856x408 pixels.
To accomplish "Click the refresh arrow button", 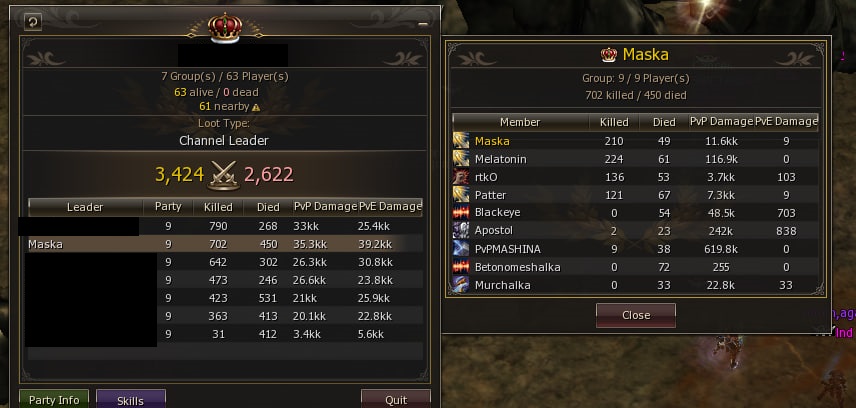I will 32,21.
